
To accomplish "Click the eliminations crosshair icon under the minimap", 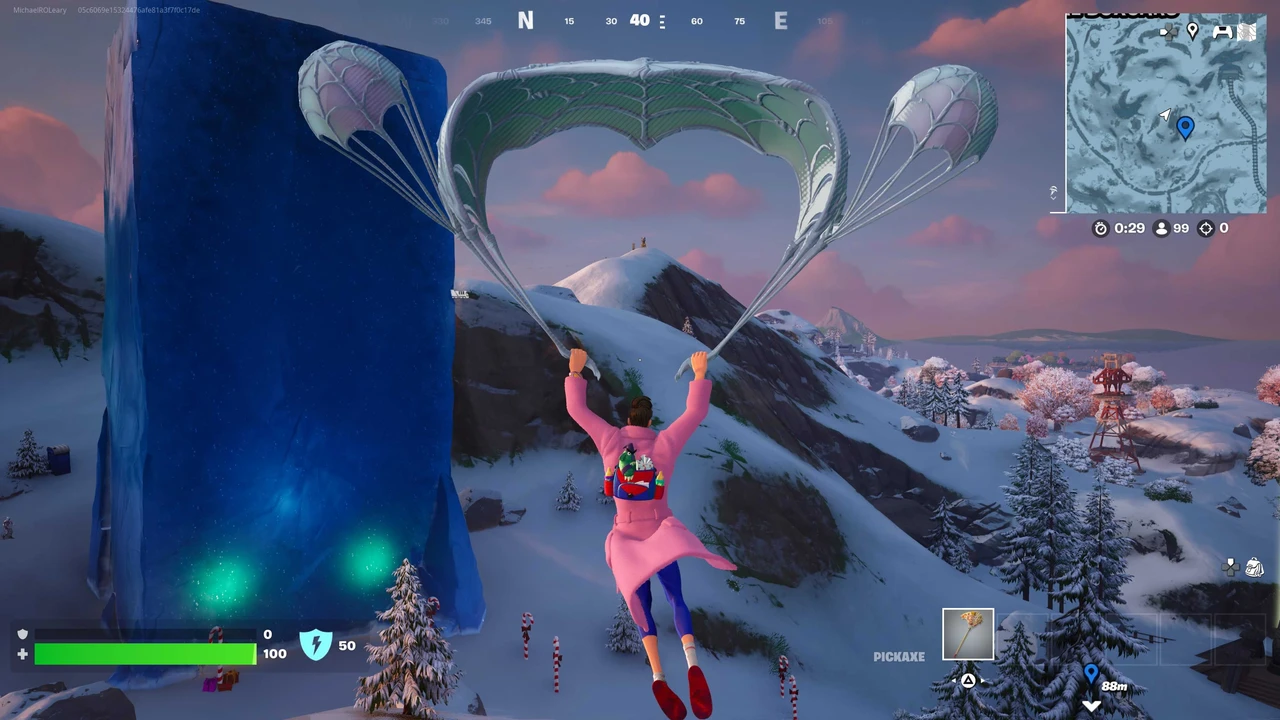I will pyautogui.click(x=1206, y=228).
